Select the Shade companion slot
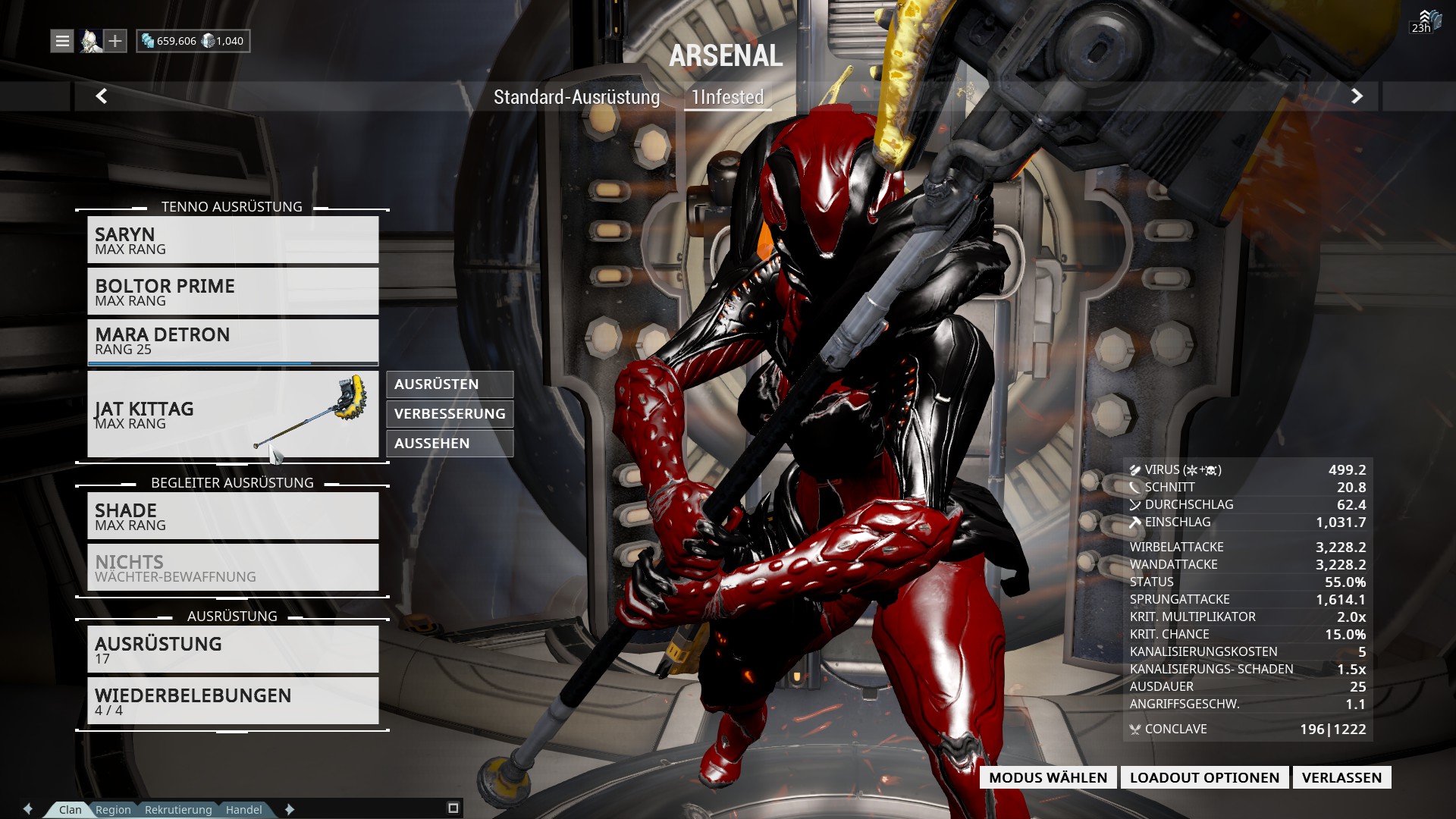The width and height of the screenshot is (1456, 819). coord(233,516)
